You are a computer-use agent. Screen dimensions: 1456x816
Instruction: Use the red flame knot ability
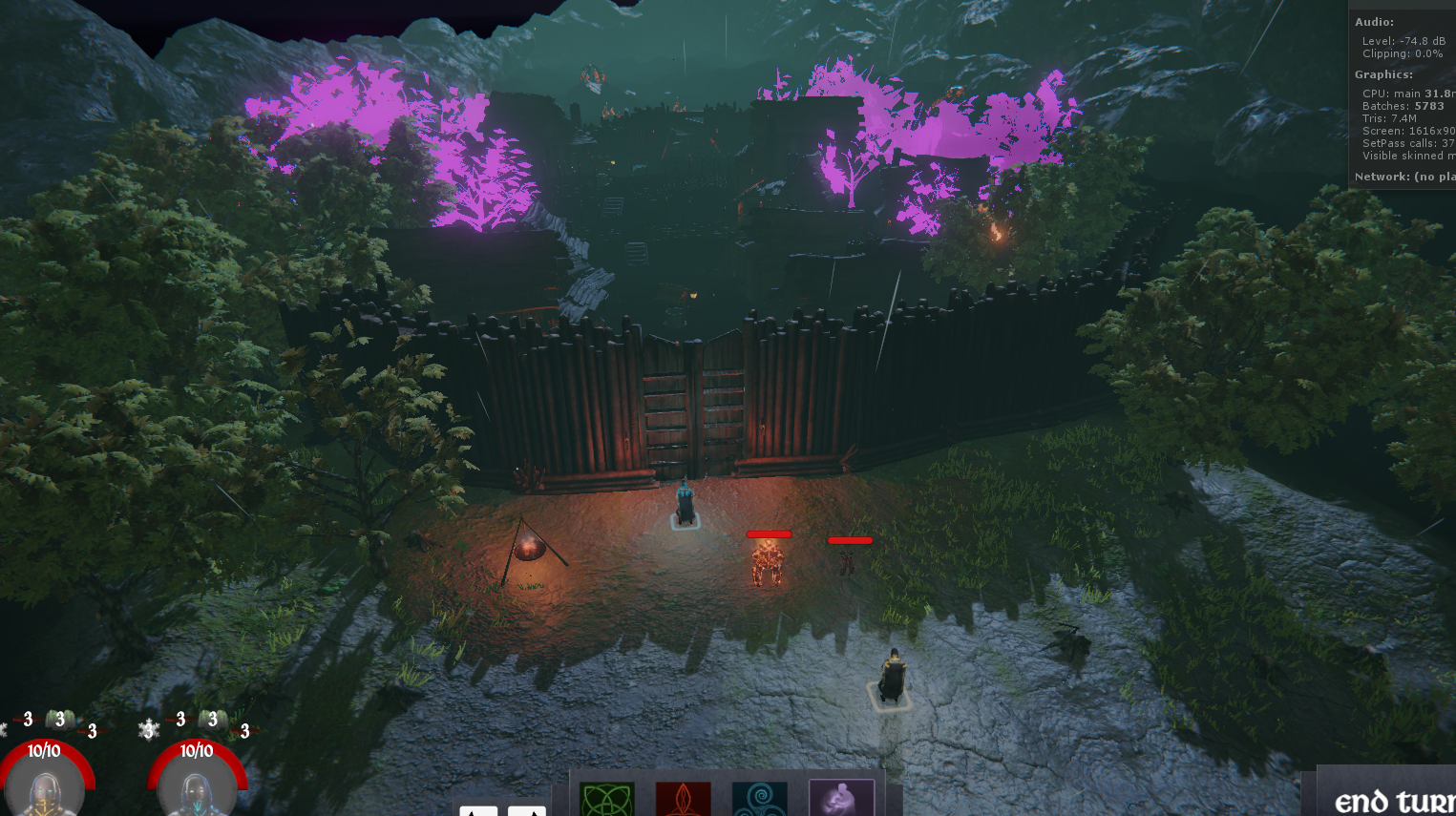[683, 799]
